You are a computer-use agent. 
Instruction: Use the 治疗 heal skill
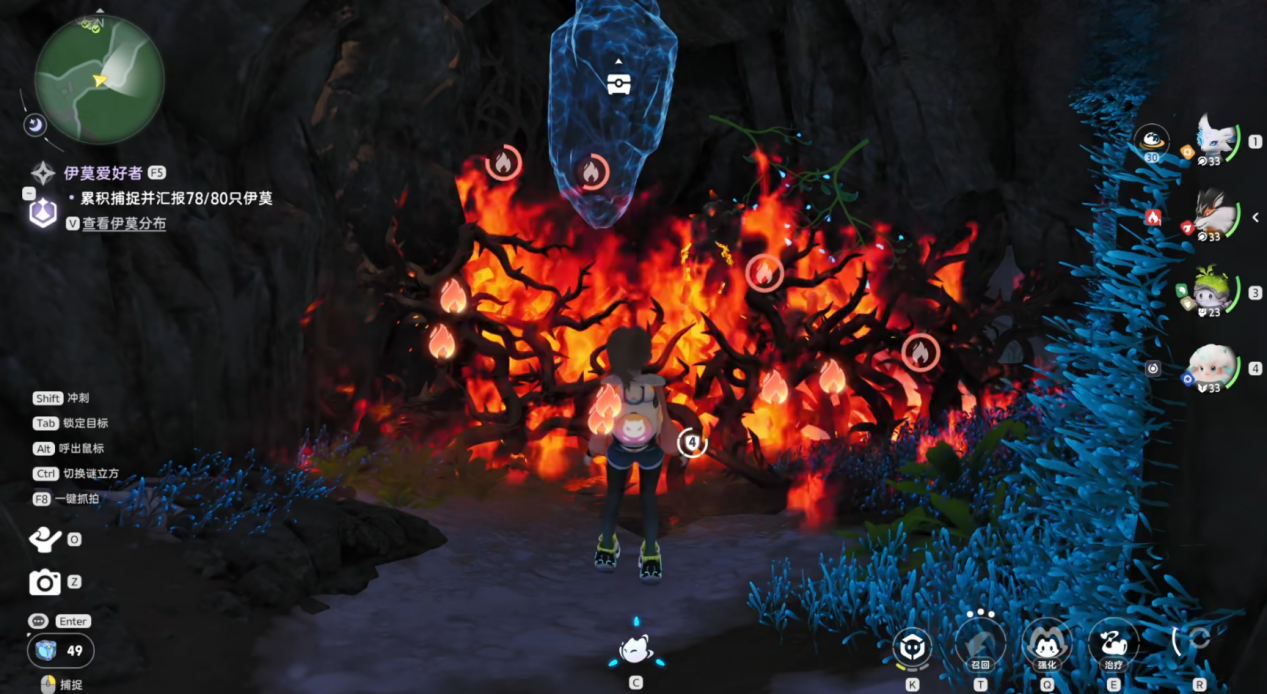click(1112, 644)
